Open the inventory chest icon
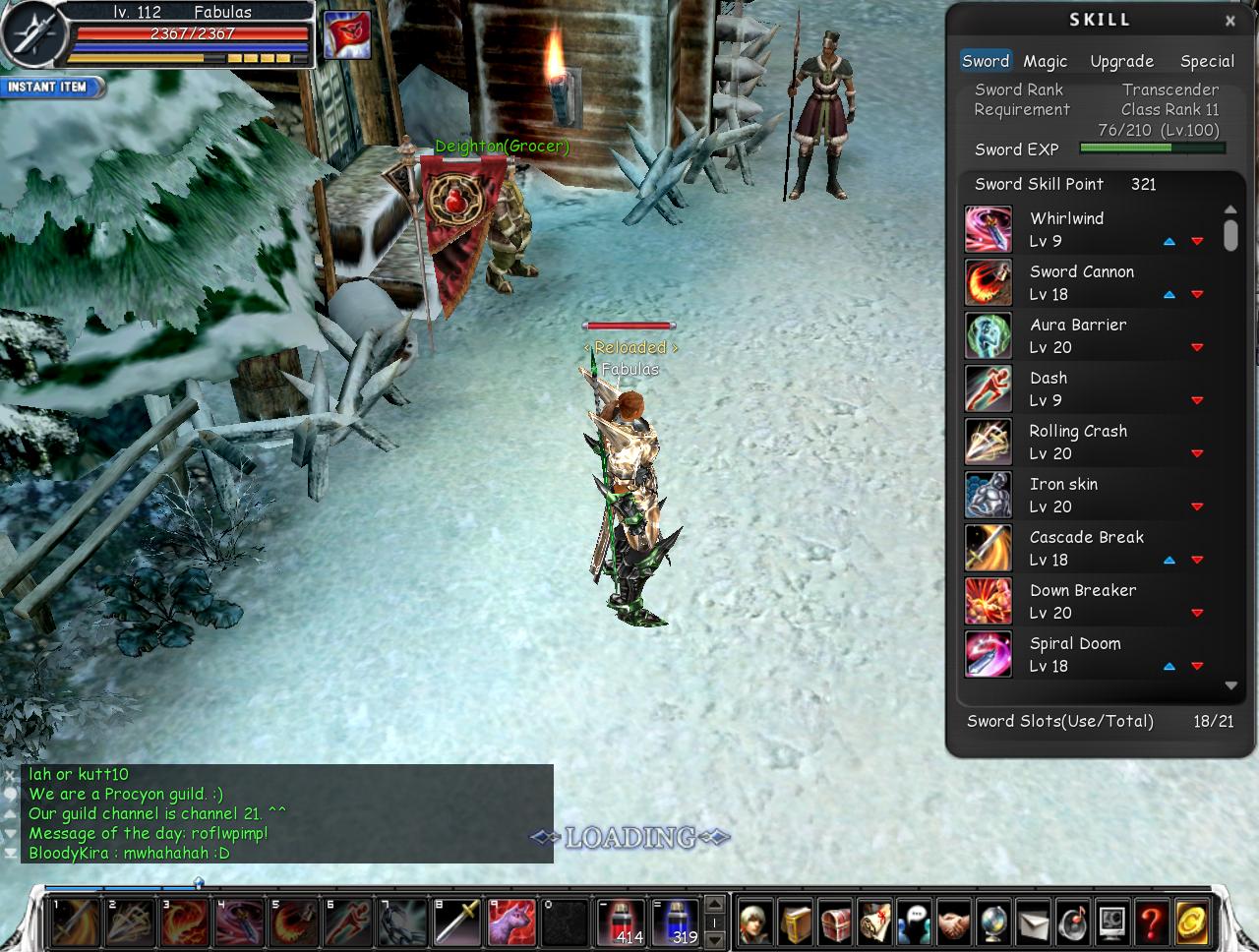Viewport: 1259px width, 952px height. pos(837,922)
